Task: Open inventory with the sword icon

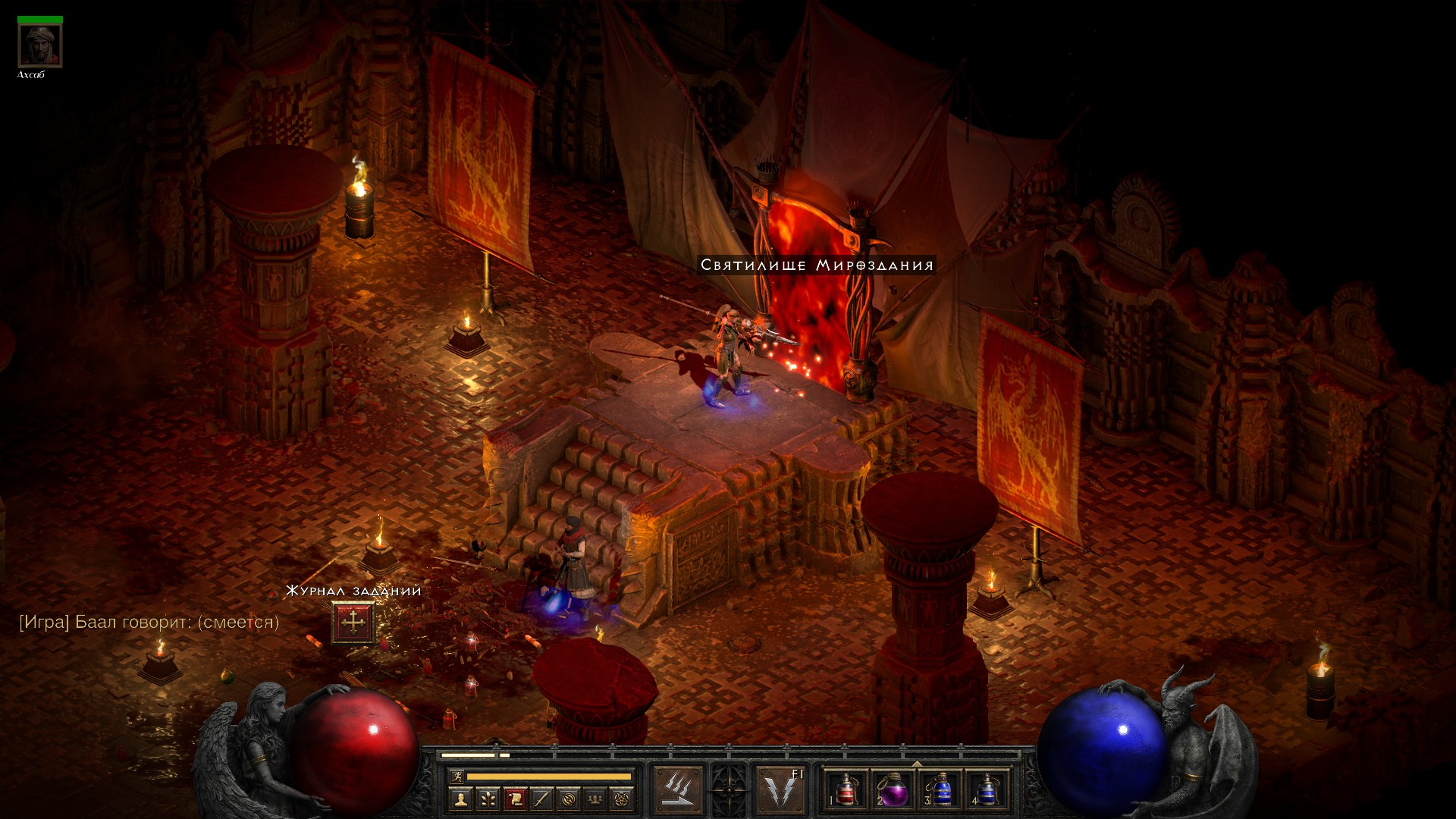Action: coord(541,799)
